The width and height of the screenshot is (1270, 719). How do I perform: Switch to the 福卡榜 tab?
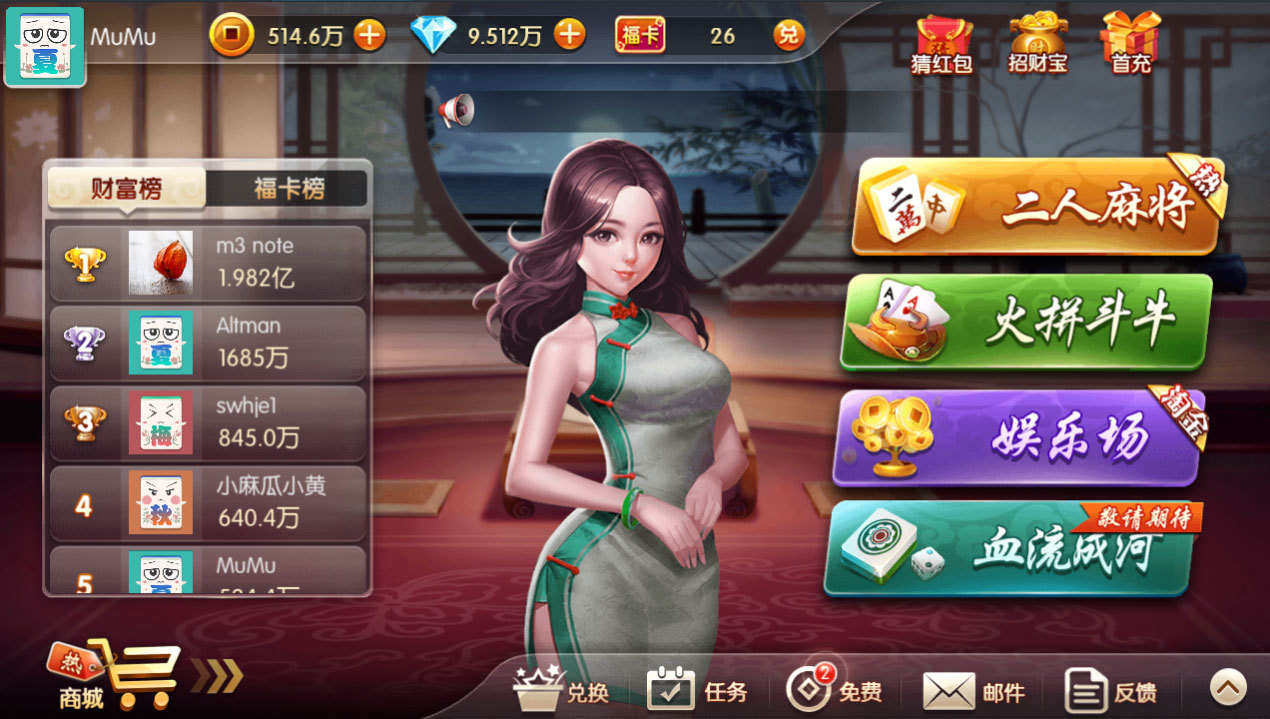point(289,188)
